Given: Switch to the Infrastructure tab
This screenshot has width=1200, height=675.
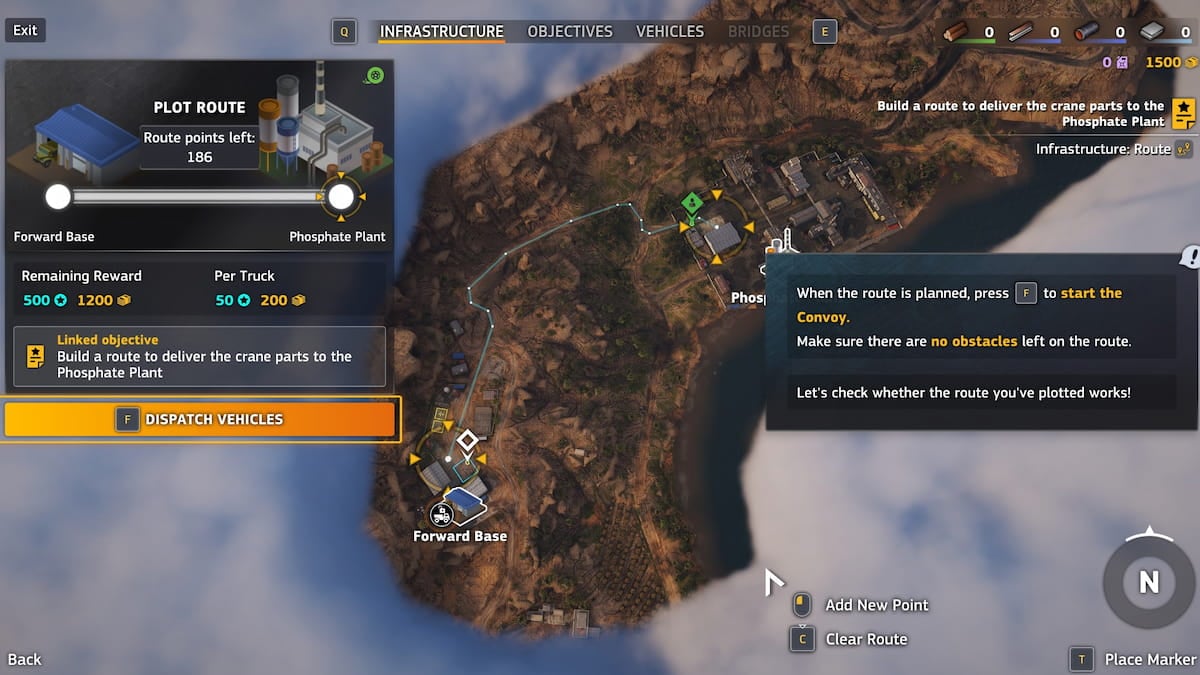Looking at the screenshot, I should [x=441, y=31].
